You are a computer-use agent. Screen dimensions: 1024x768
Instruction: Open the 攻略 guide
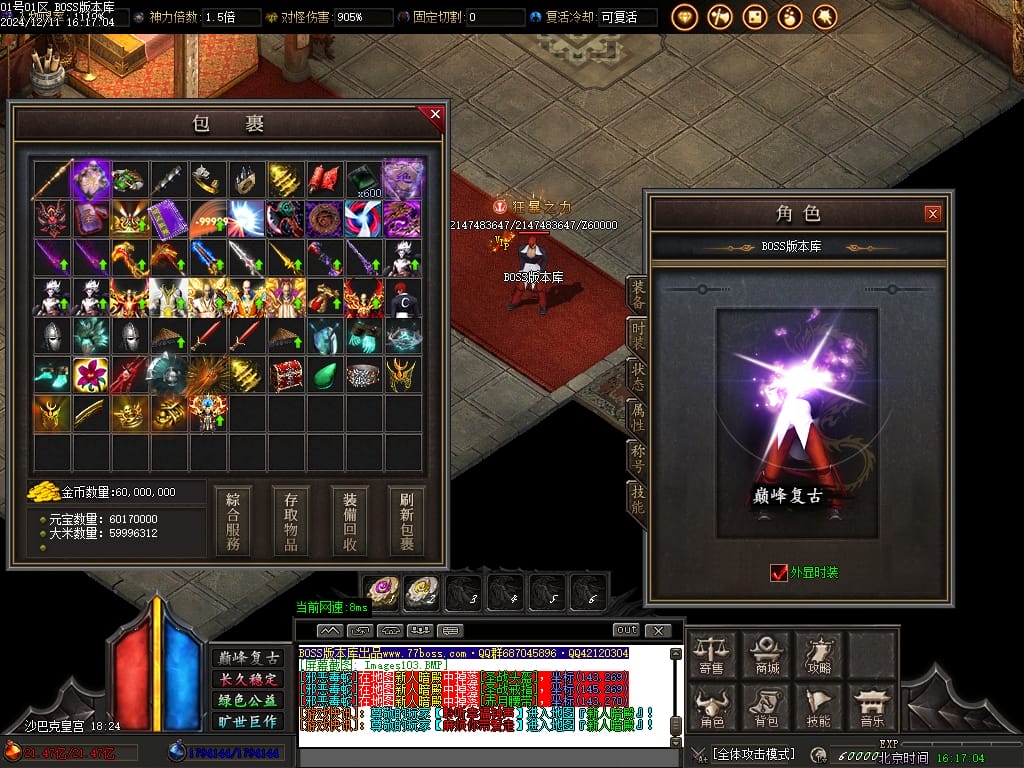[x=820, y=655]
